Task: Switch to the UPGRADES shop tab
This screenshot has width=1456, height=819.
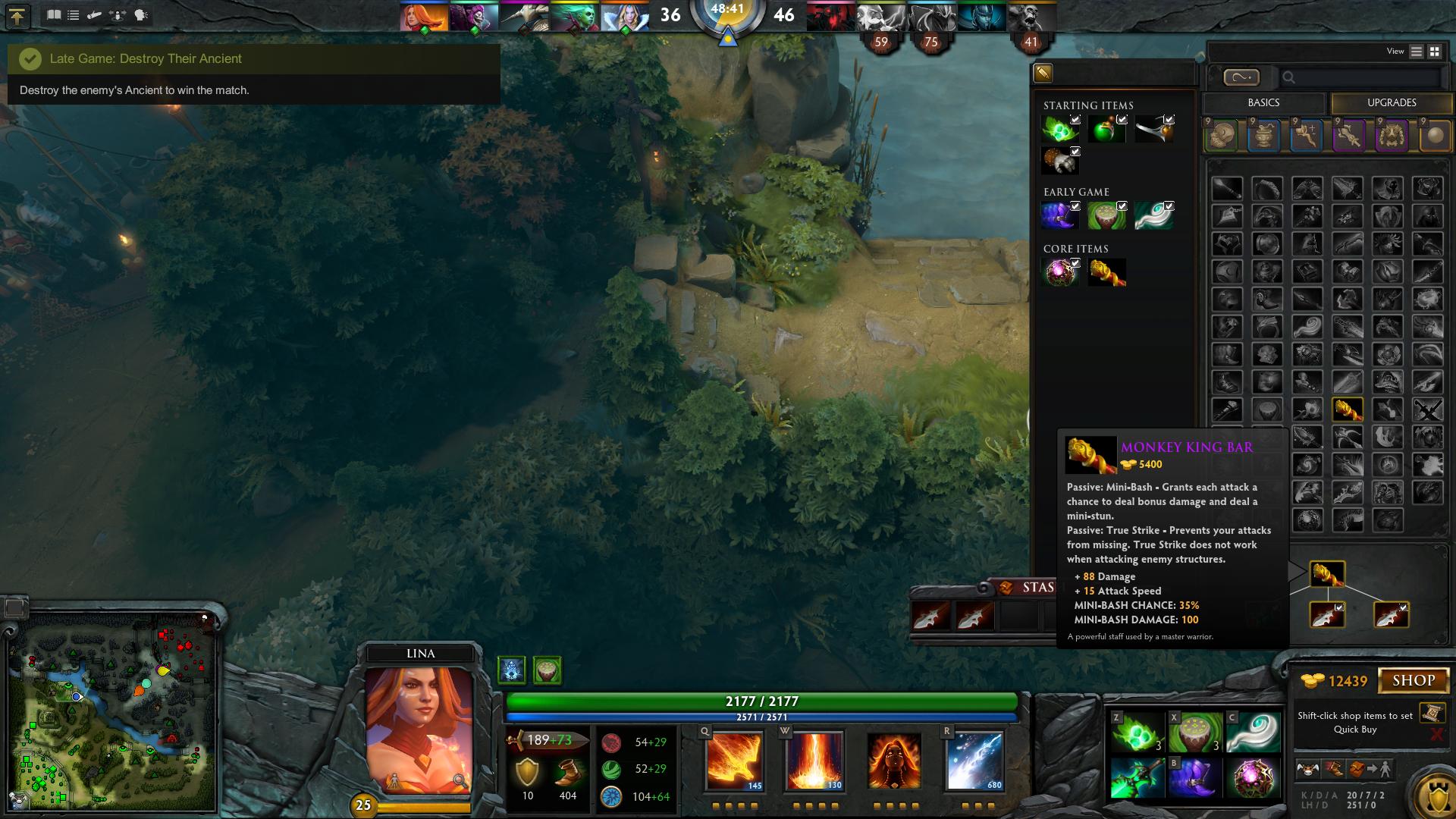Action: coord(1392,103)
